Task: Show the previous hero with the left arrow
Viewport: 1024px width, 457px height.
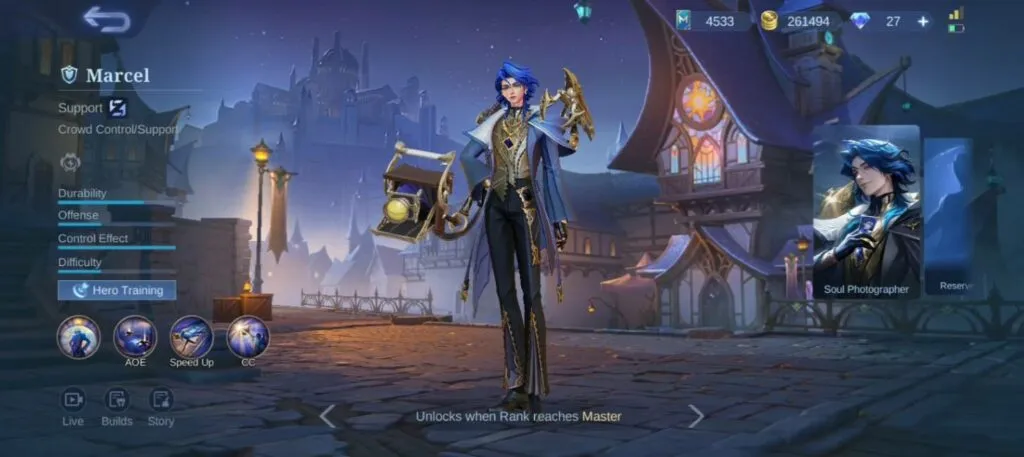Action: pos(327,416)
